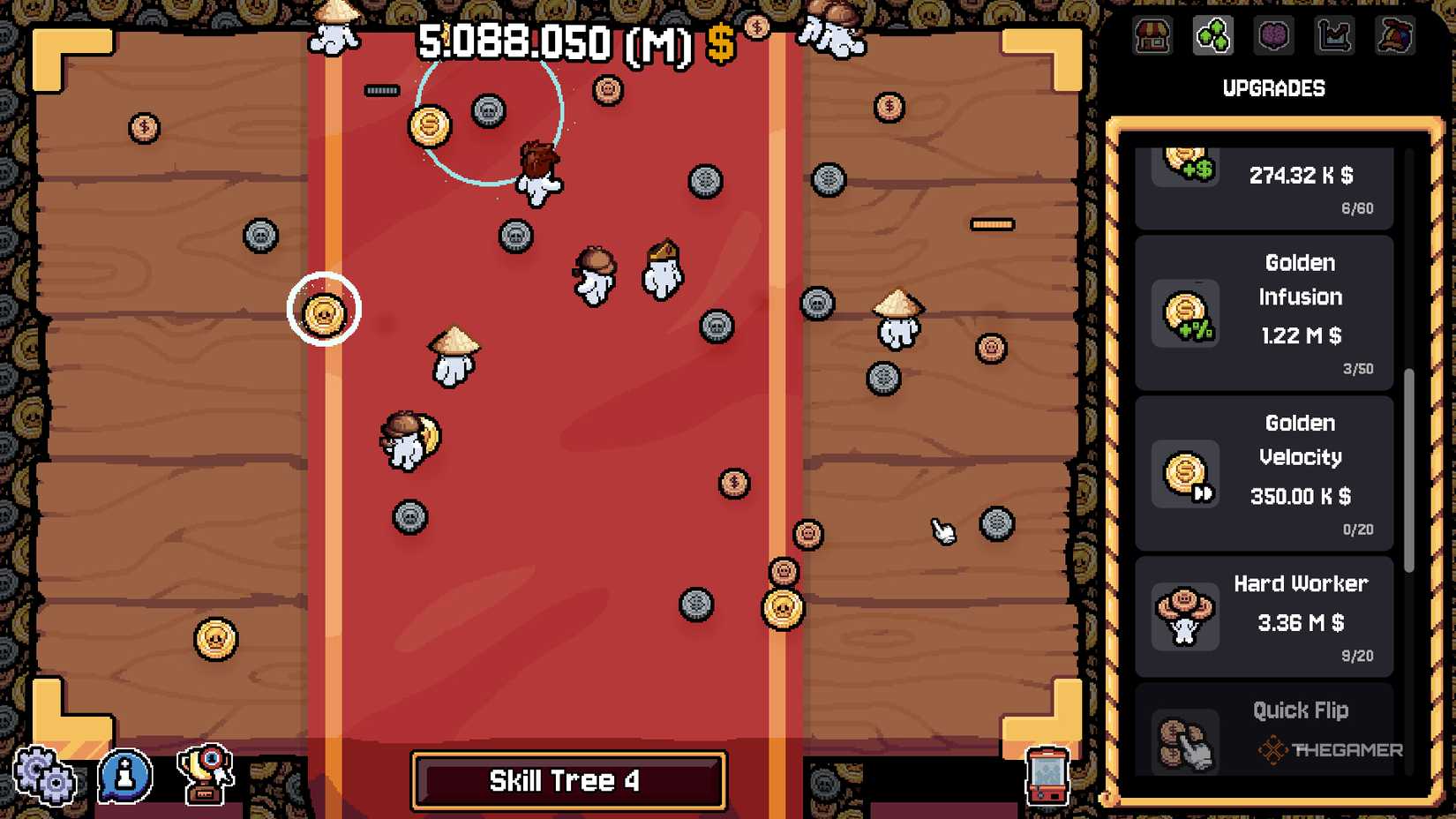Open the trophy achievements icon

tap(205, 778)
